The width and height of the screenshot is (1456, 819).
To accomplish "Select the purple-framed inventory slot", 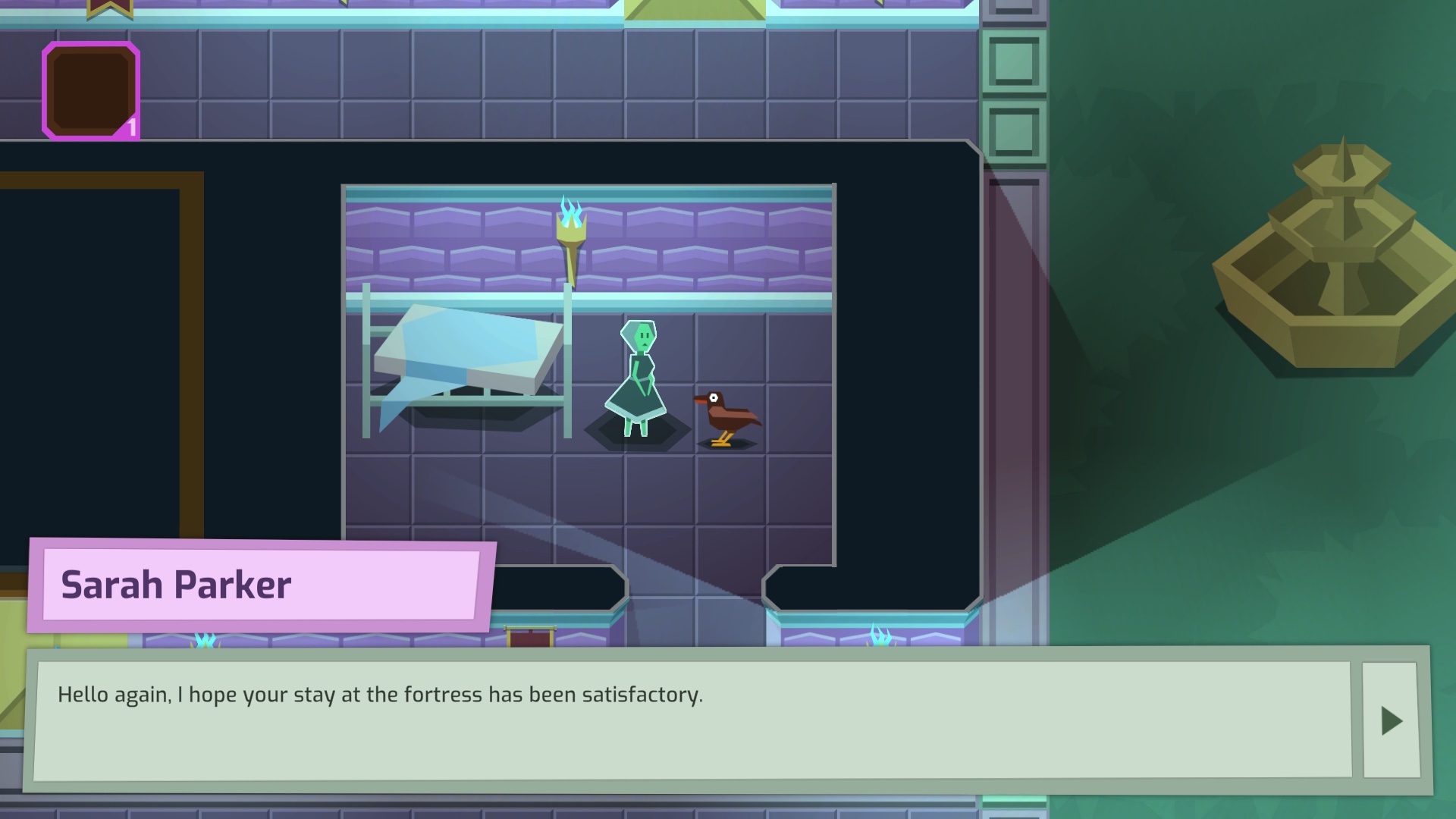I will pyautogui.click(x=91, y=91).
